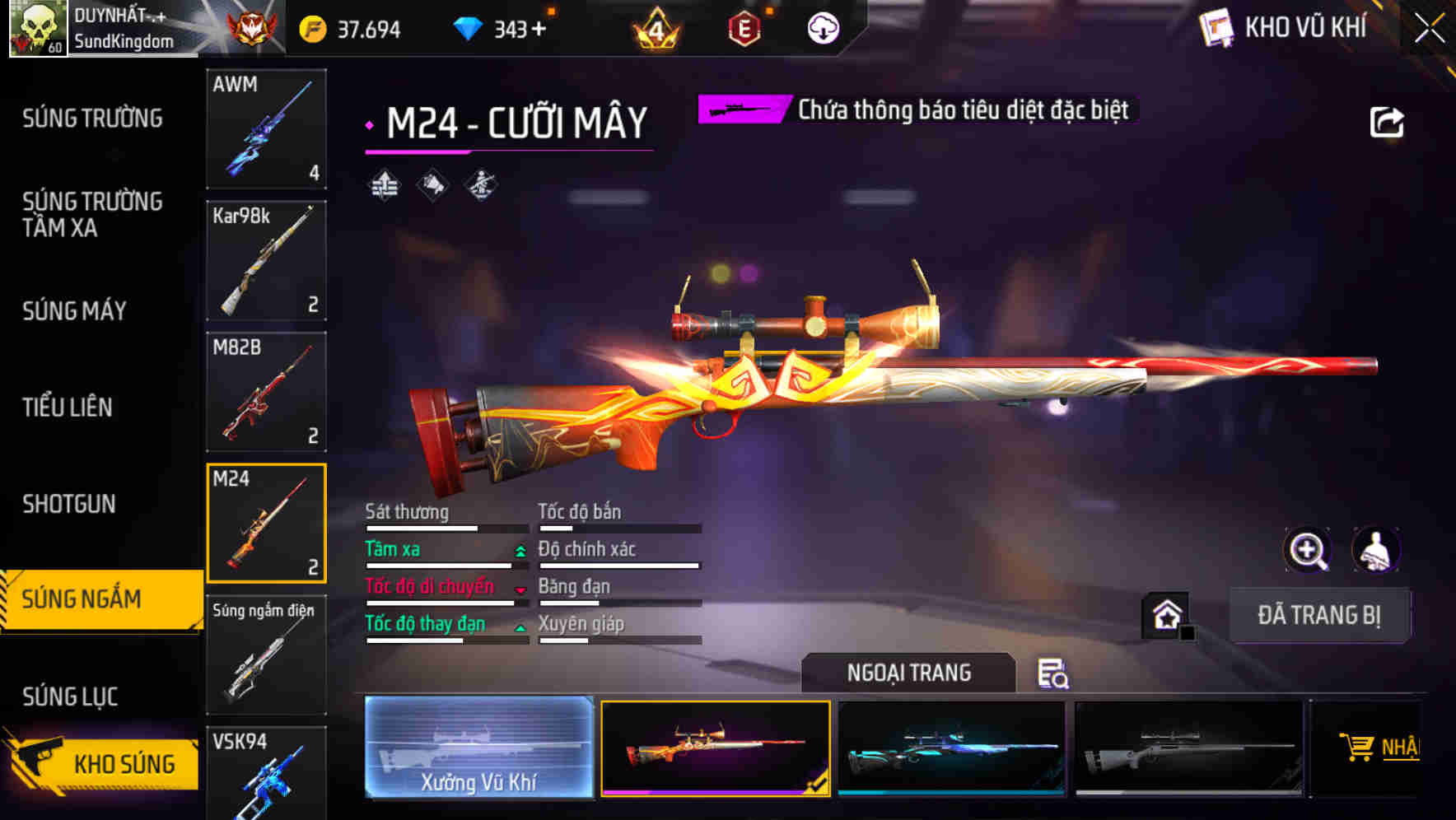The width and height of the screenshot is (1456, 820).
Task: Click the share icon in the top right corner
Action: (x=1388, y=121)
